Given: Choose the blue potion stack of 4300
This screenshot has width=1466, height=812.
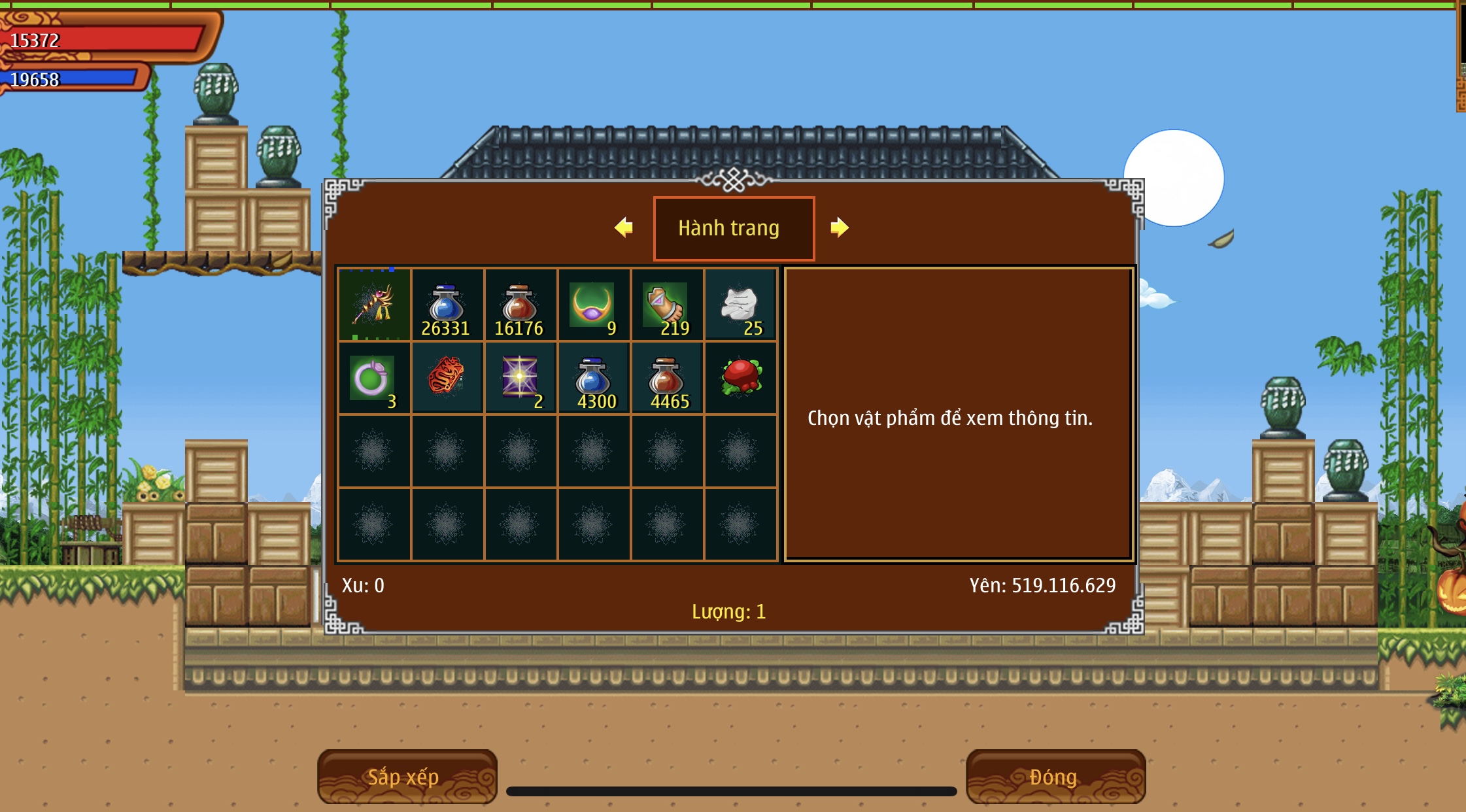Looking at the screenshot, I should pyautogui.click(x=594, y=378).
